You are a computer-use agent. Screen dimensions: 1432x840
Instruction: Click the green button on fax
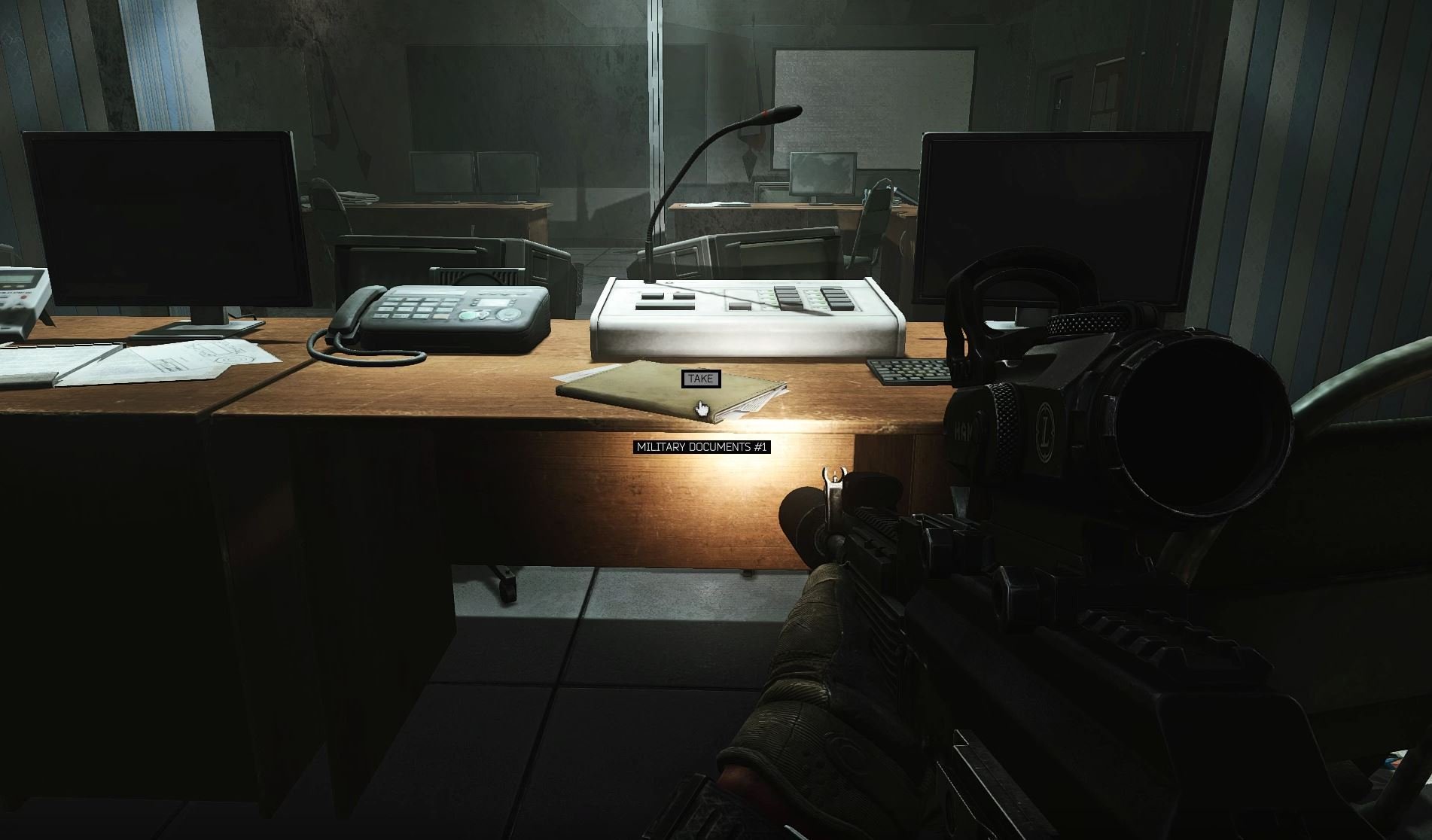click(x=468, y=315)
